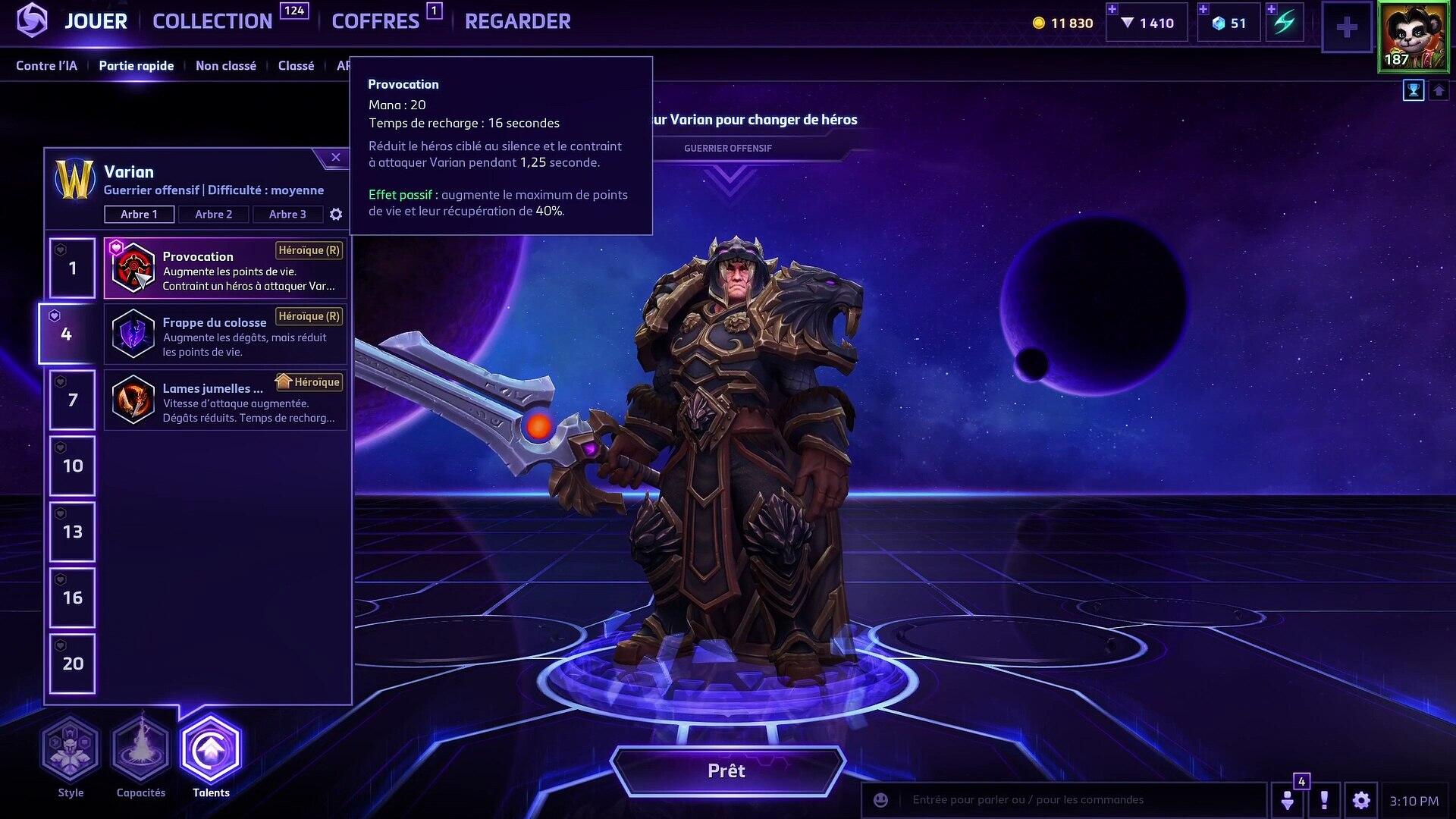
Task: Switch to the Arbre 2 talent build
Action: [213, 215]
